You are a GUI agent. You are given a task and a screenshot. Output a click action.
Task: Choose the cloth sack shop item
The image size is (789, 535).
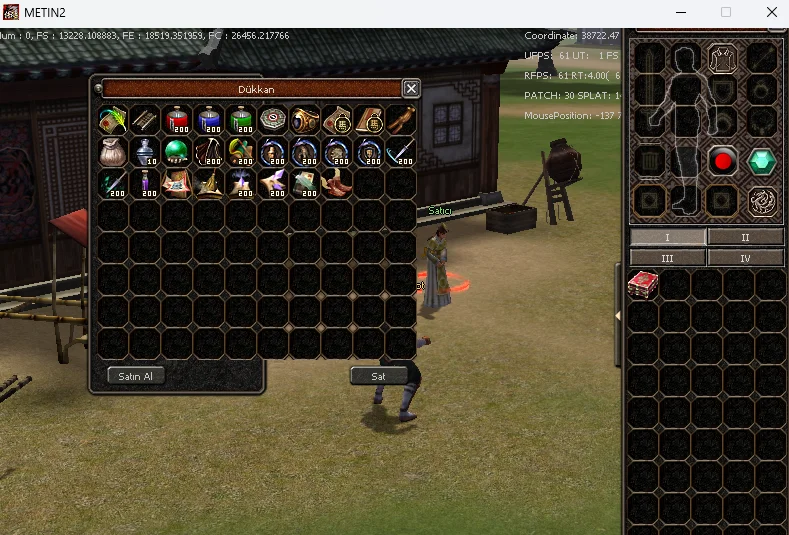(x=113, y=152)
